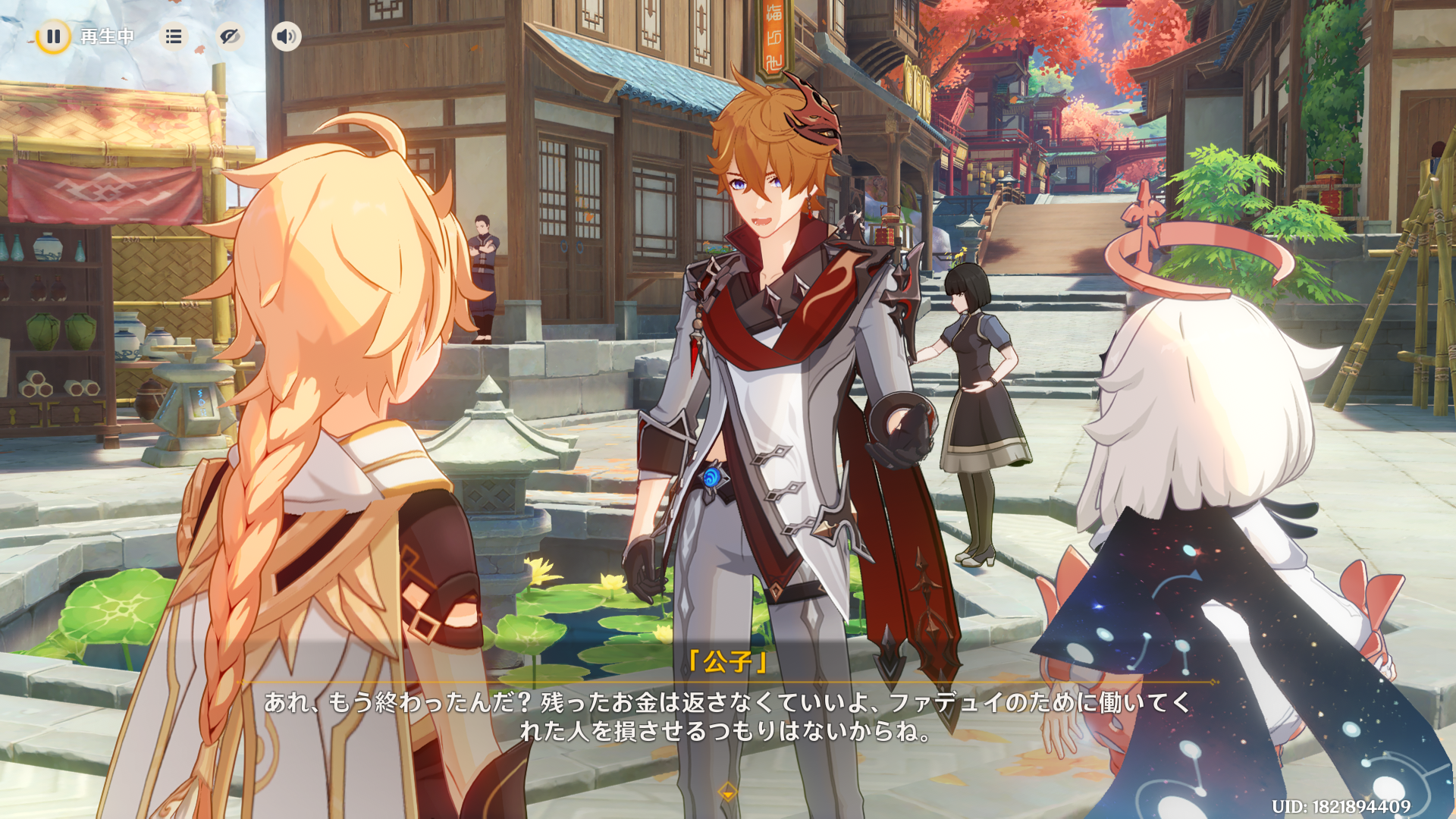Pause the auto-play dialogue
Image resolution: width=1456 pixels, height=819 pixels.
click(53, 36)
